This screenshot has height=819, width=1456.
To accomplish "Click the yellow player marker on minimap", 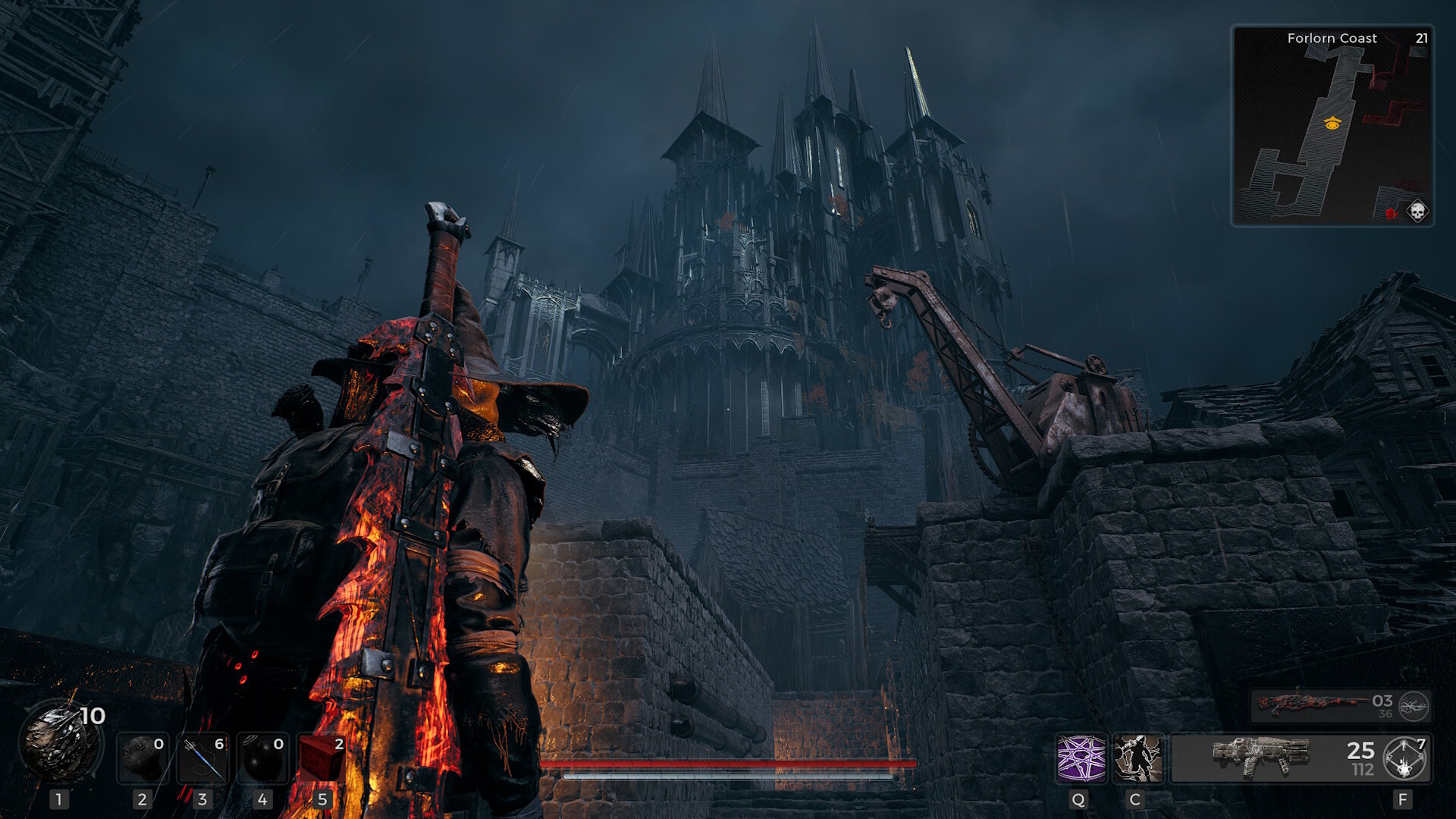I will tap(1332, 123).
